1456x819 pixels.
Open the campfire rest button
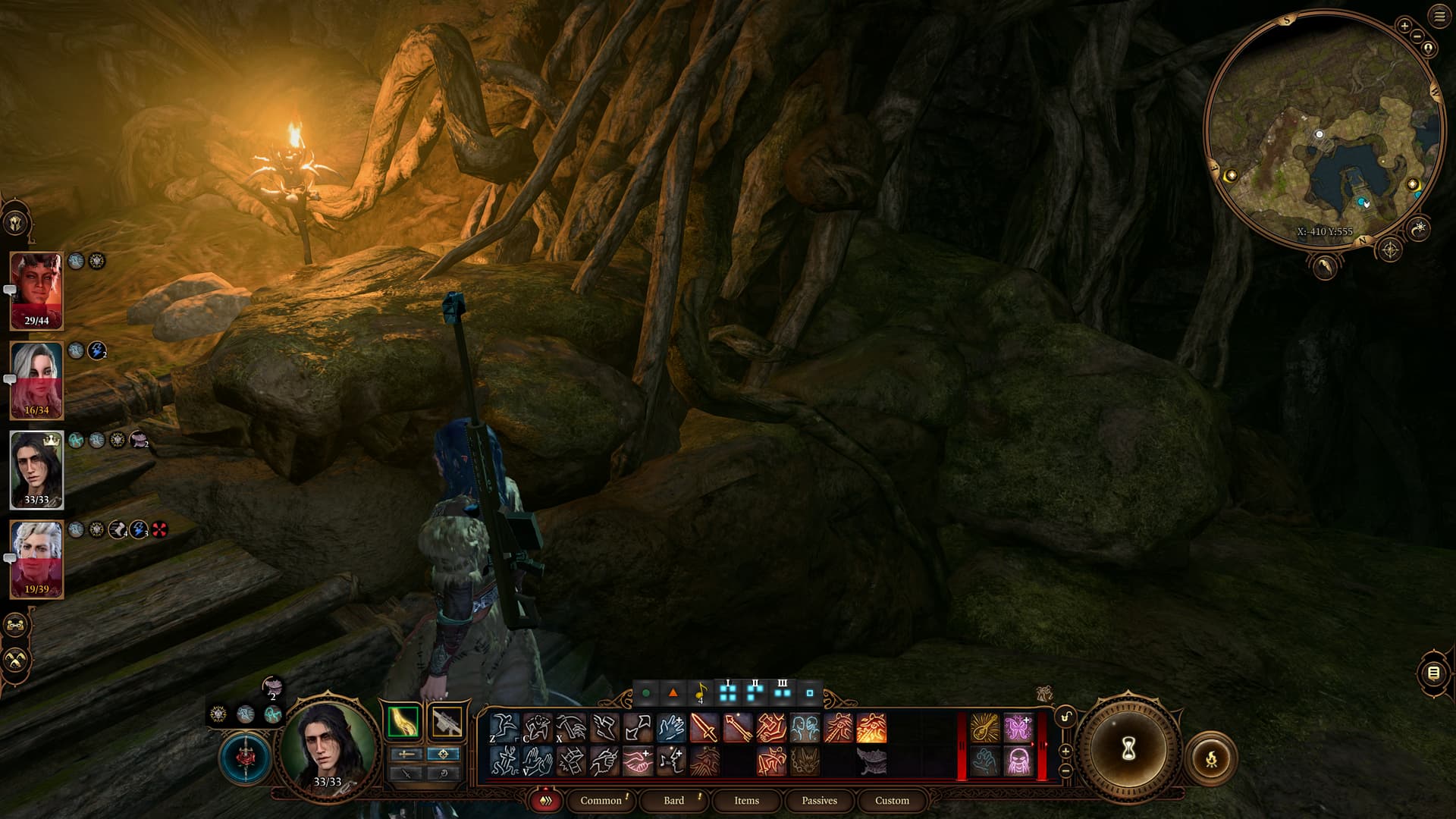tap(1211, 758)
